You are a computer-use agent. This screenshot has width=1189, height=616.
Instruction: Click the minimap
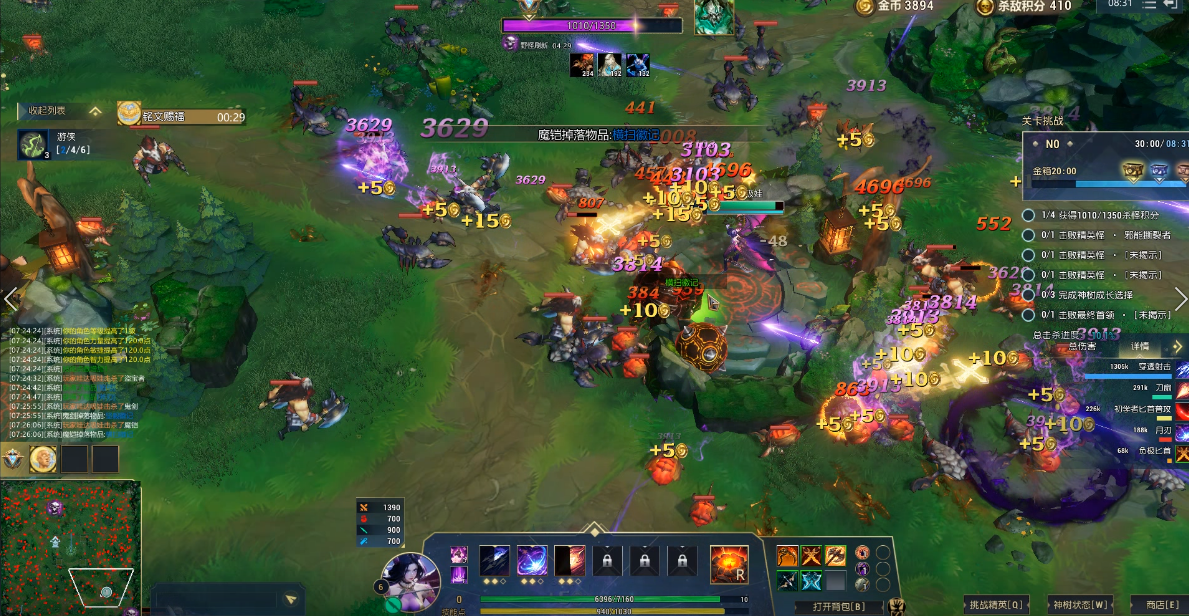[x=70, y=545]
